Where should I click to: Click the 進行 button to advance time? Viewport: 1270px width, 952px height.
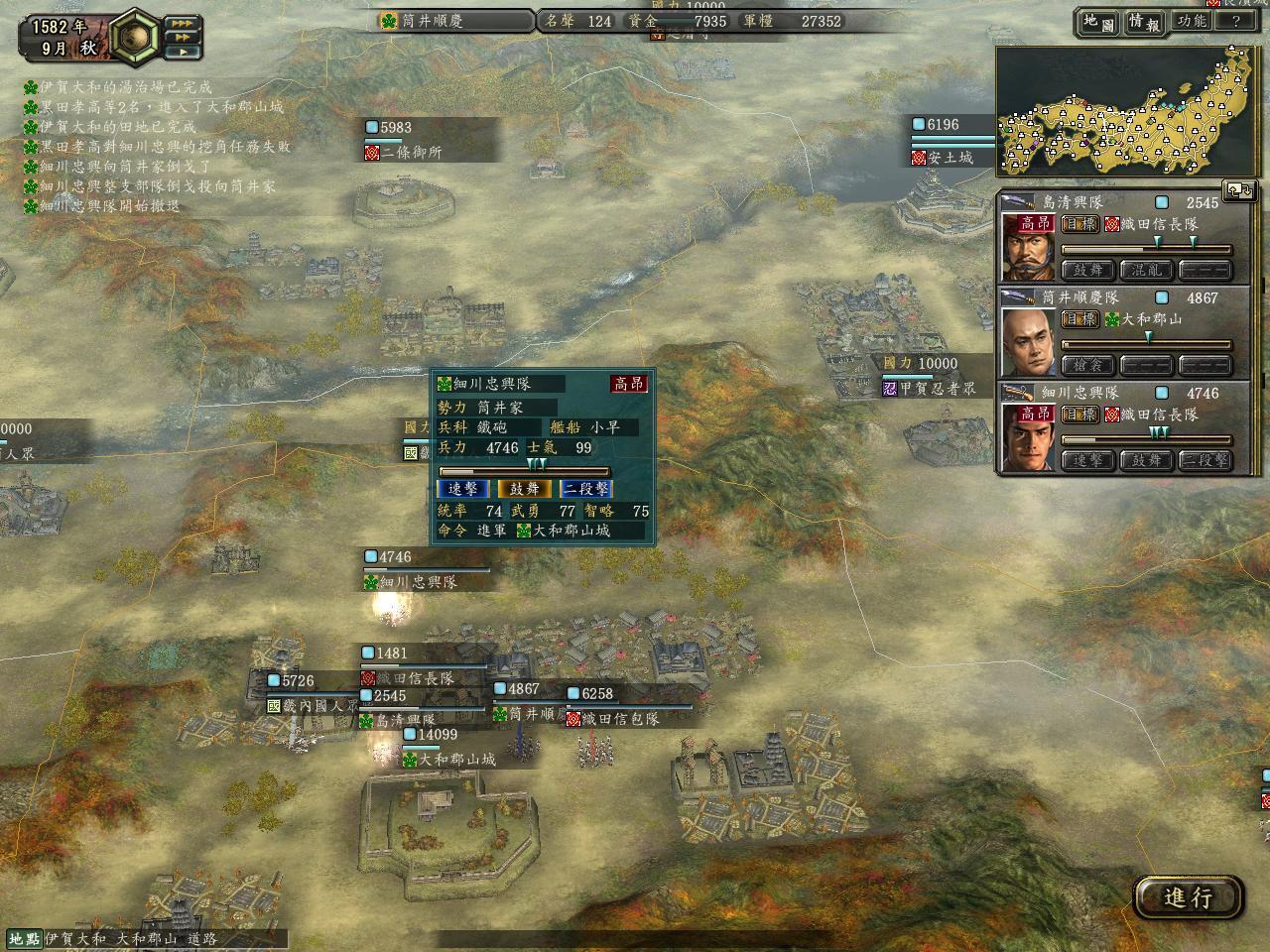tap(1188, 897)
